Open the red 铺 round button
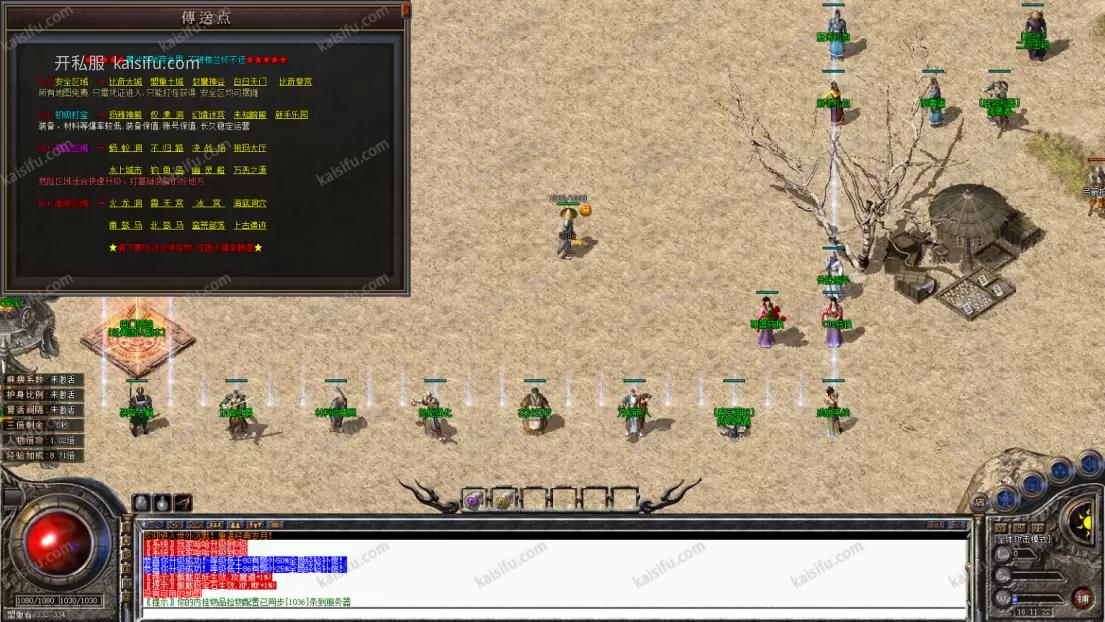The width and height of the screenshot is (1105, 622). 1081,599
